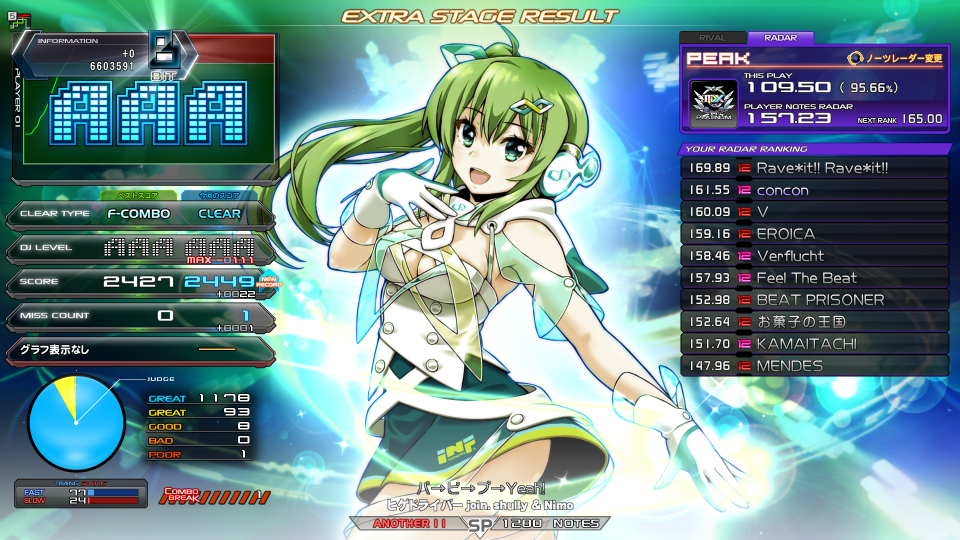
Task: Select the EROICA ranking entry
Action: point(814,234)
